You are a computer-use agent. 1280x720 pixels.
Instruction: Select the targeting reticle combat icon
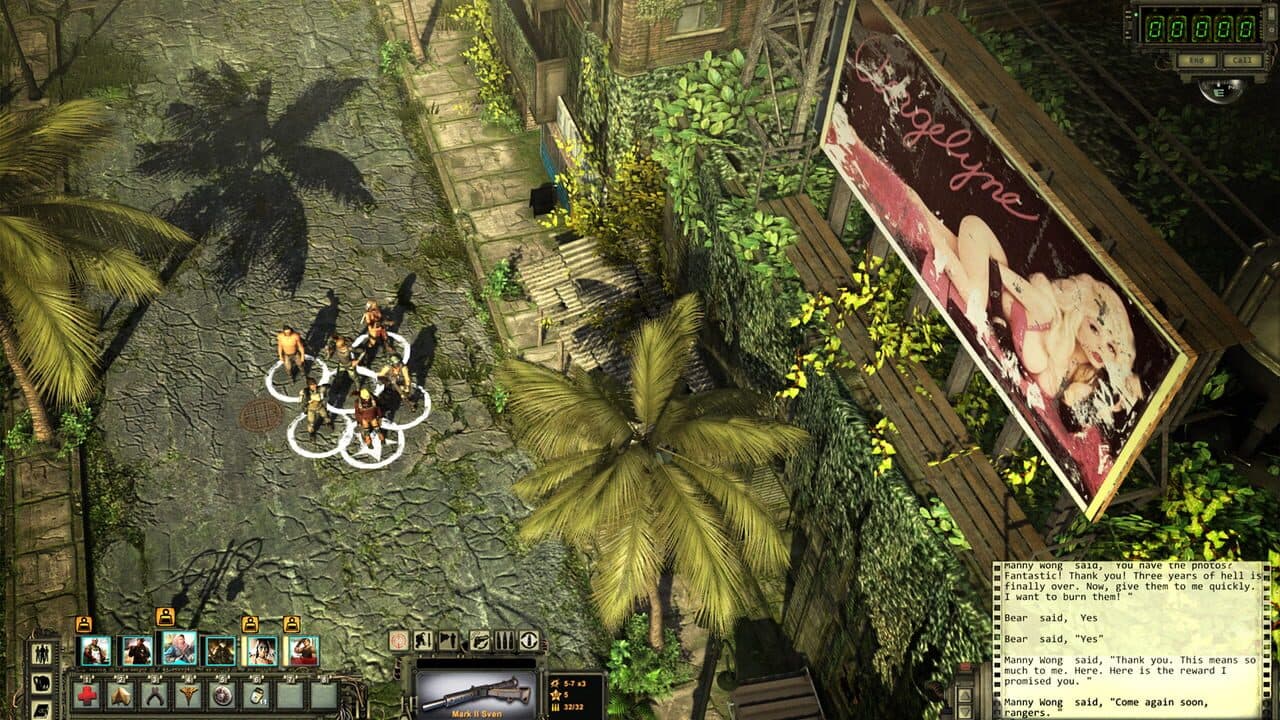tap(398, 641)
